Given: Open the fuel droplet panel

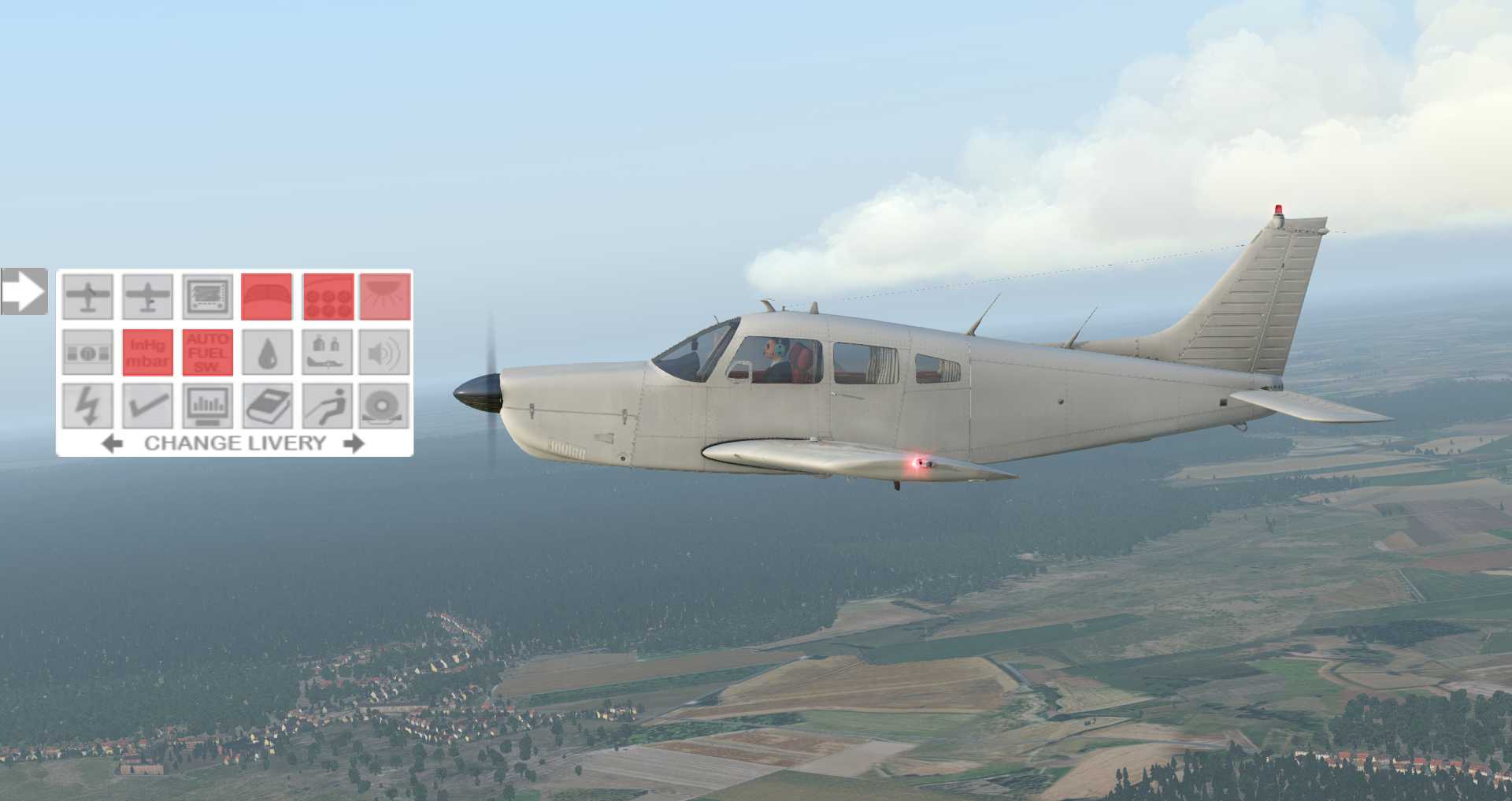Looking at the screenshot, I should pyautogui.click(x=268, y=352).
